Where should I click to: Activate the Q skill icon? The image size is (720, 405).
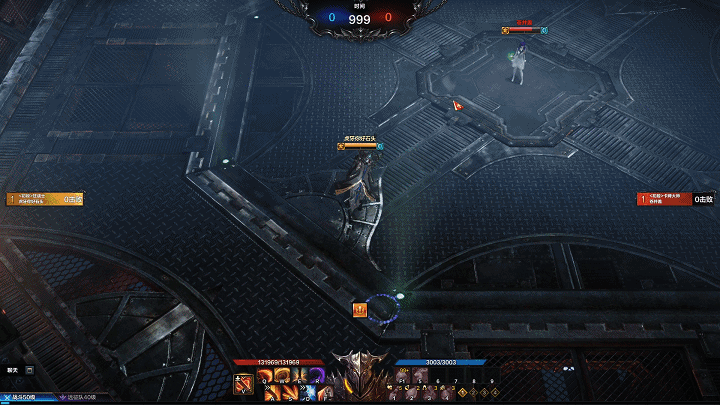point(265,376)
